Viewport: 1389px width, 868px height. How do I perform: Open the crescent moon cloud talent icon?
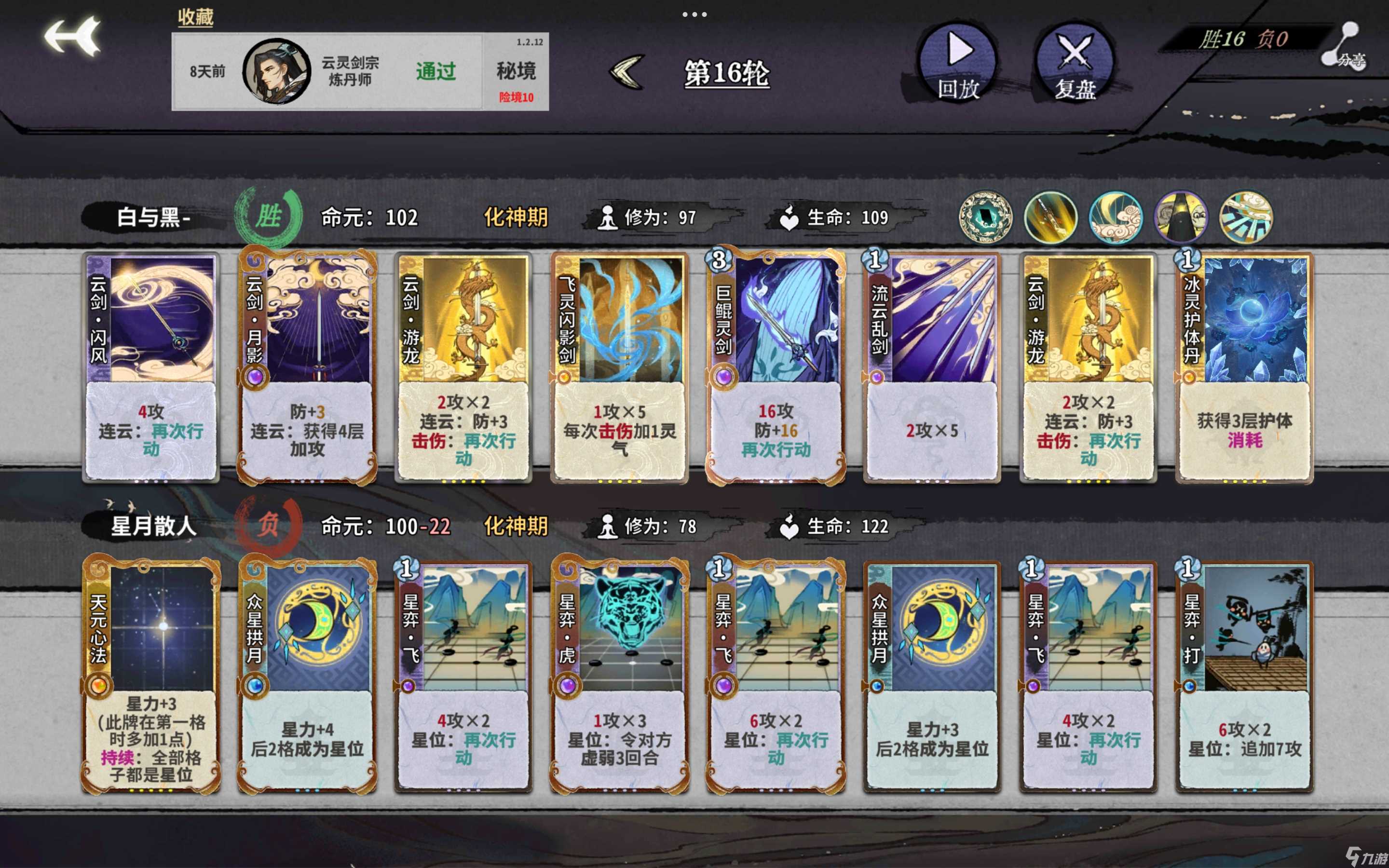coord(1115,218)
